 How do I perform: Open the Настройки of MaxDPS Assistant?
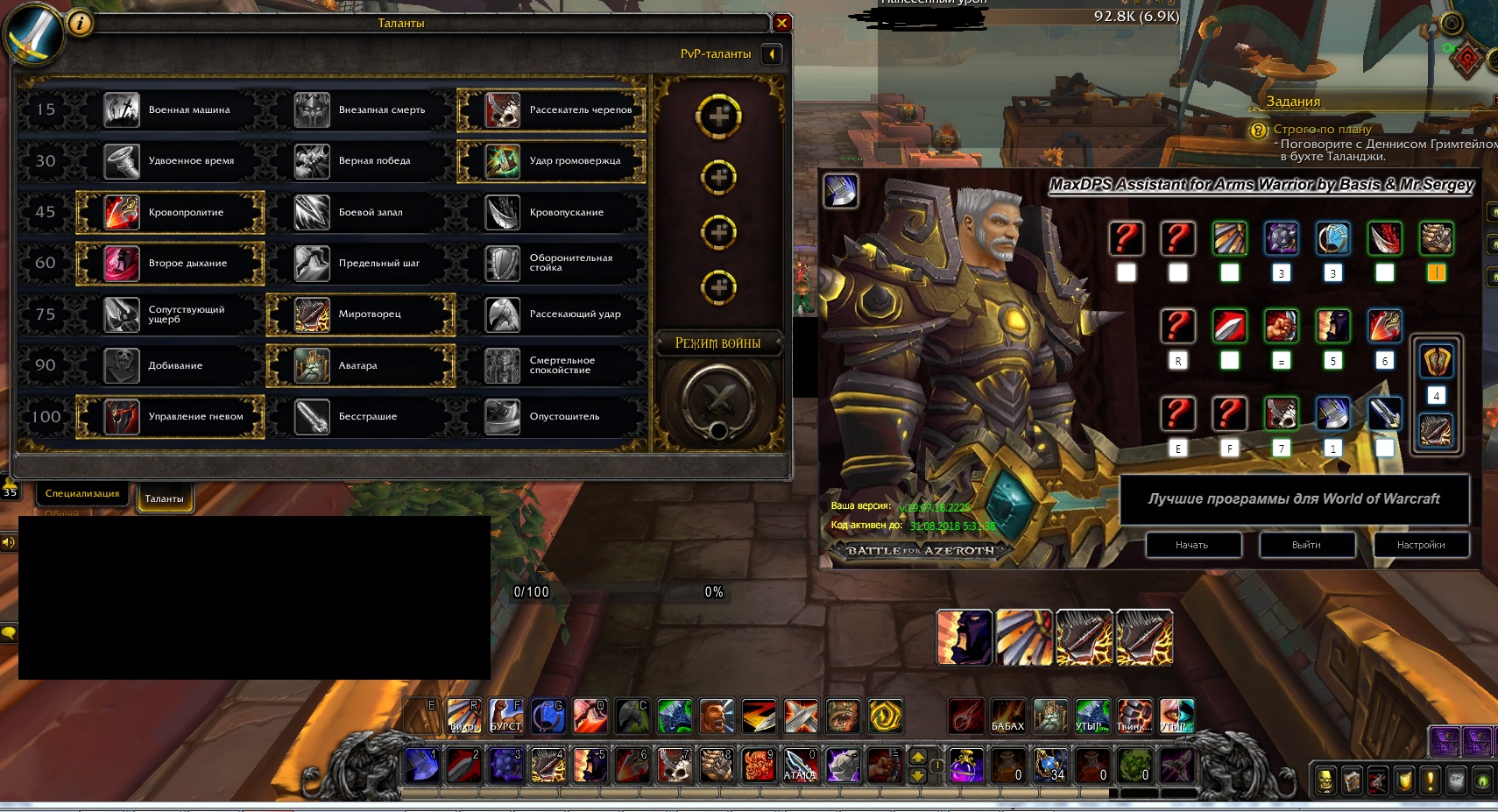pyautogui.click(x=1421, y=545)
